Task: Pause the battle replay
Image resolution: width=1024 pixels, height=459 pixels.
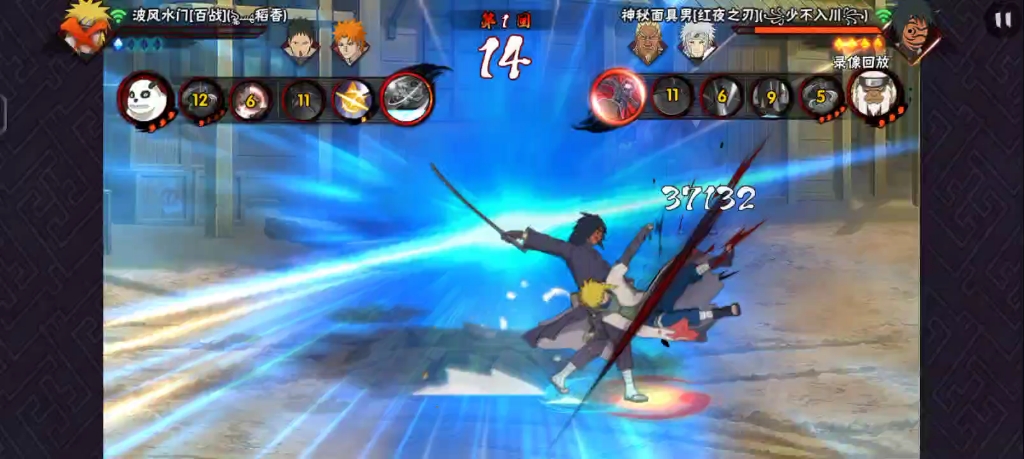Action: [x=999, y=19]
